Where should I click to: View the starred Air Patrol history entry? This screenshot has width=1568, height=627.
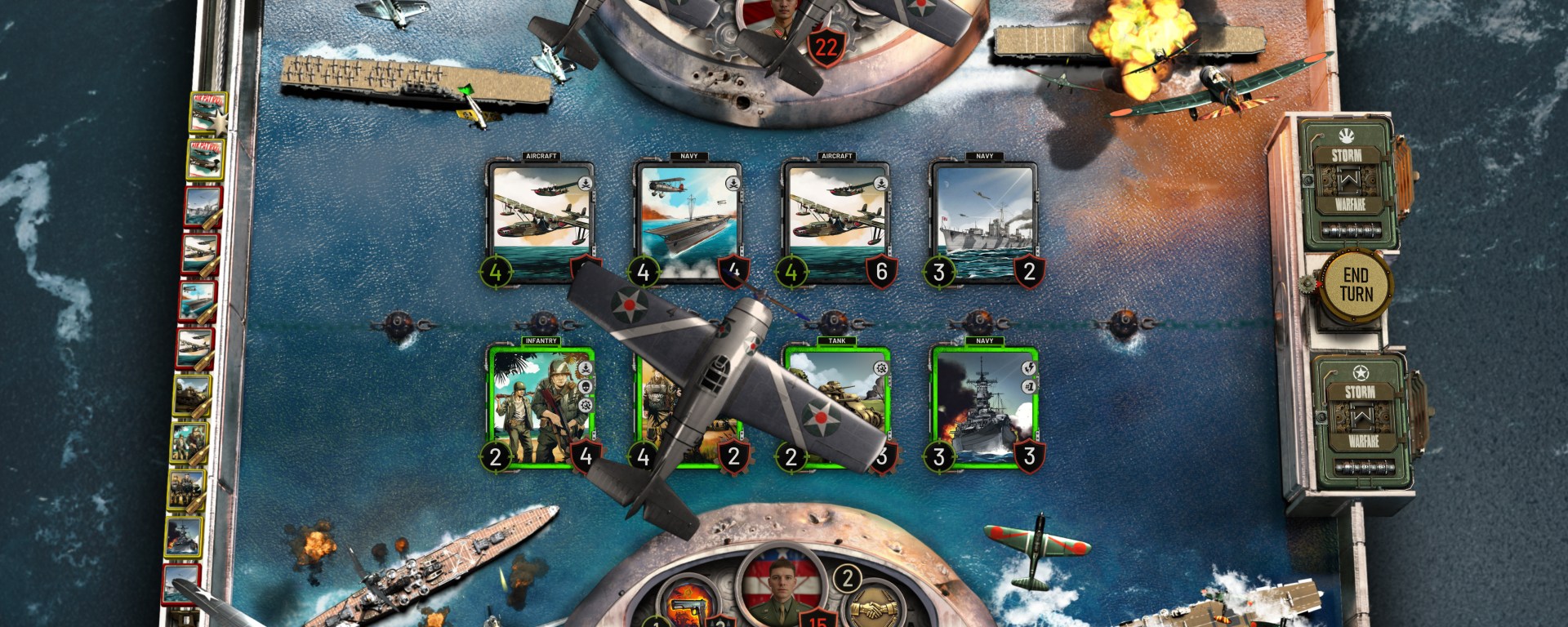click(204, 112)
